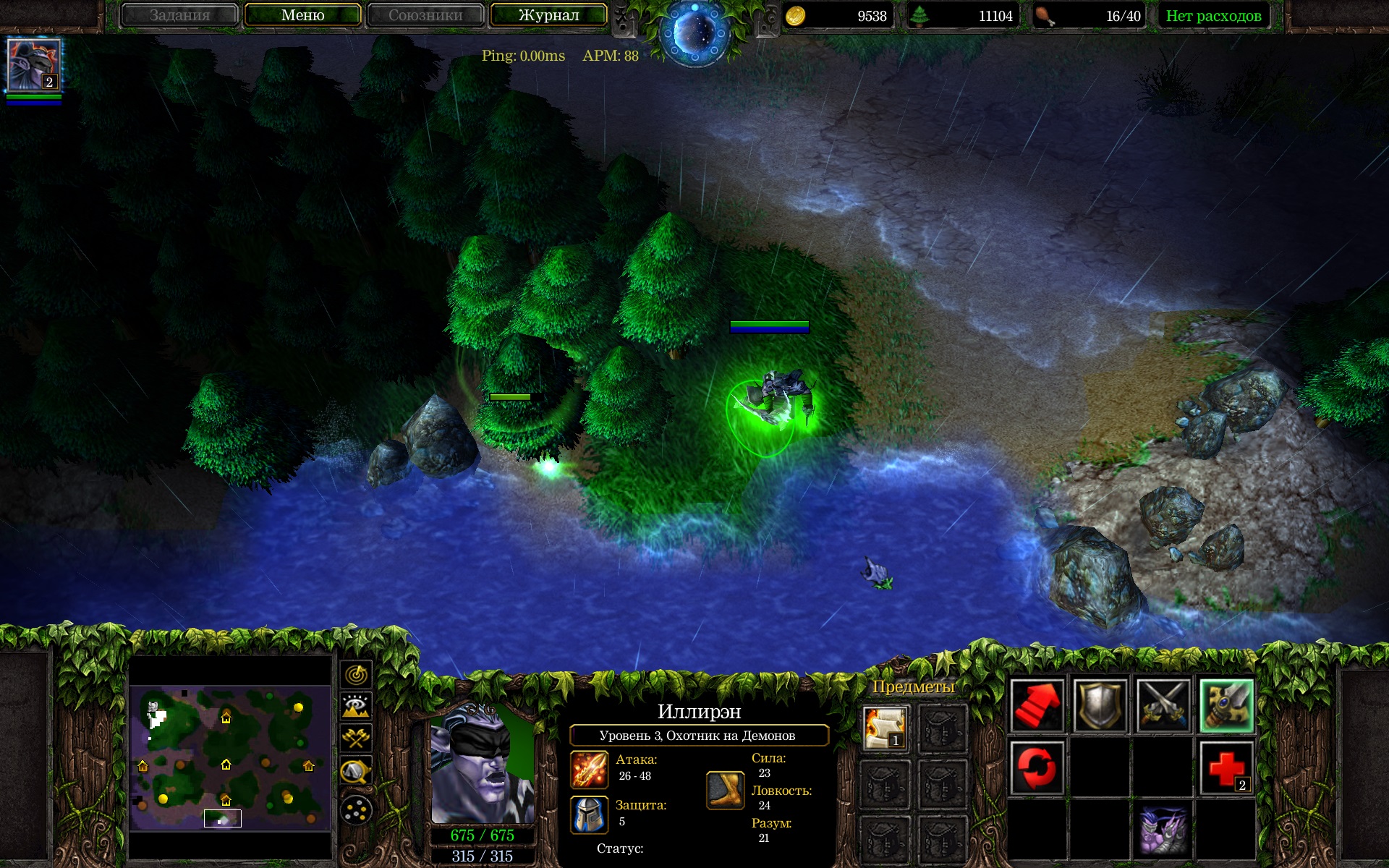
Task: Toggle terrain display on the minimap
Action: (356, 706)
